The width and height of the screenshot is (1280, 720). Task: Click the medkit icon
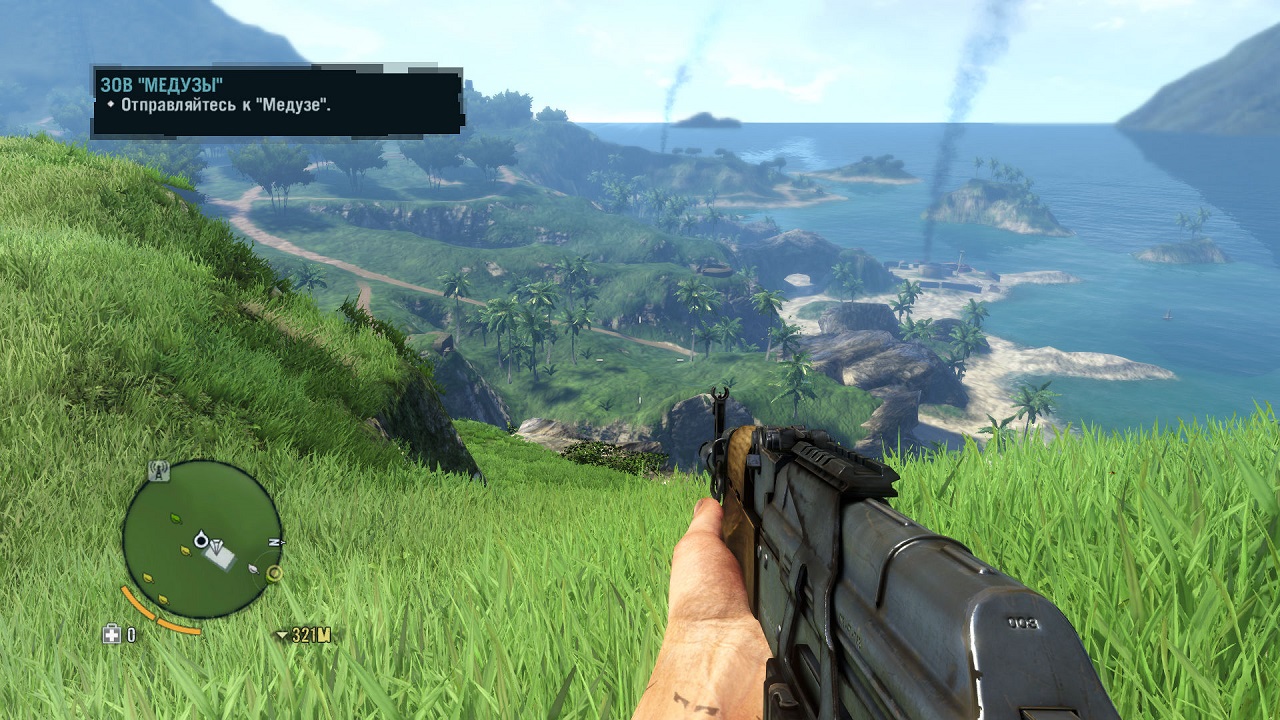[x=111, y=634]
